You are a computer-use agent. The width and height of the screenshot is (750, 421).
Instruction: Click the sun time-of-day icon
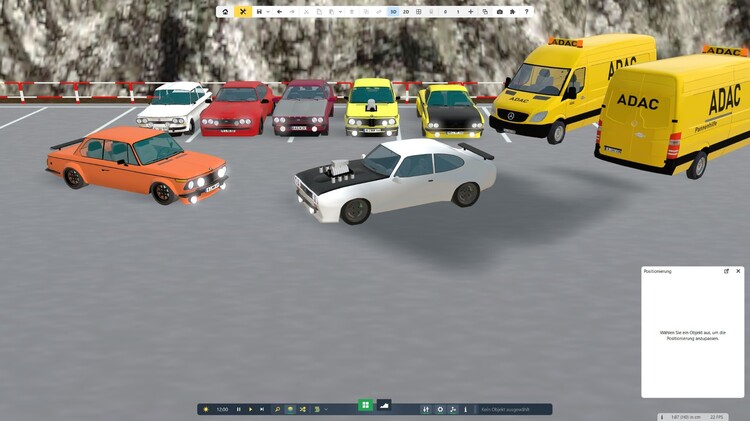pos(206,409)
